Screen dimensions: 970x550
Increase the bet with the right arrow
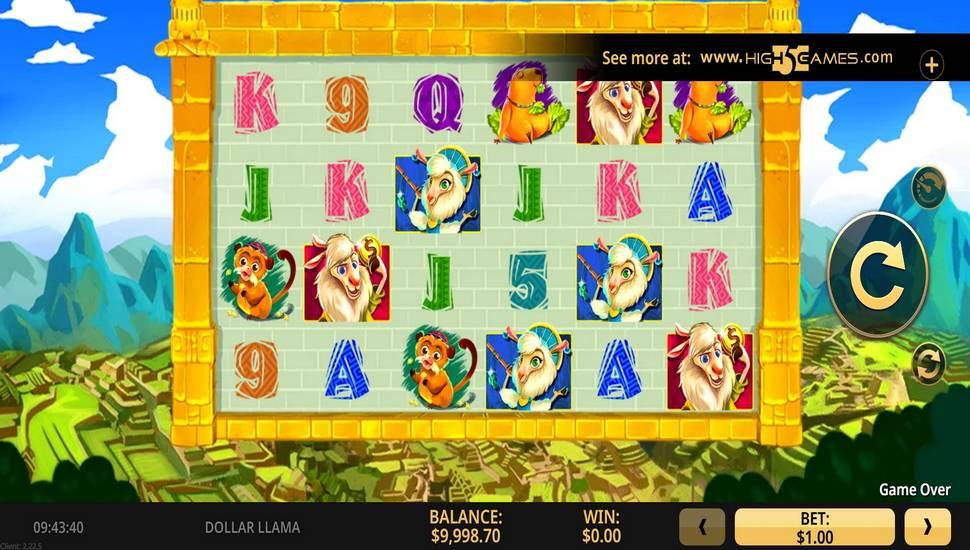[x=927, y=527]
